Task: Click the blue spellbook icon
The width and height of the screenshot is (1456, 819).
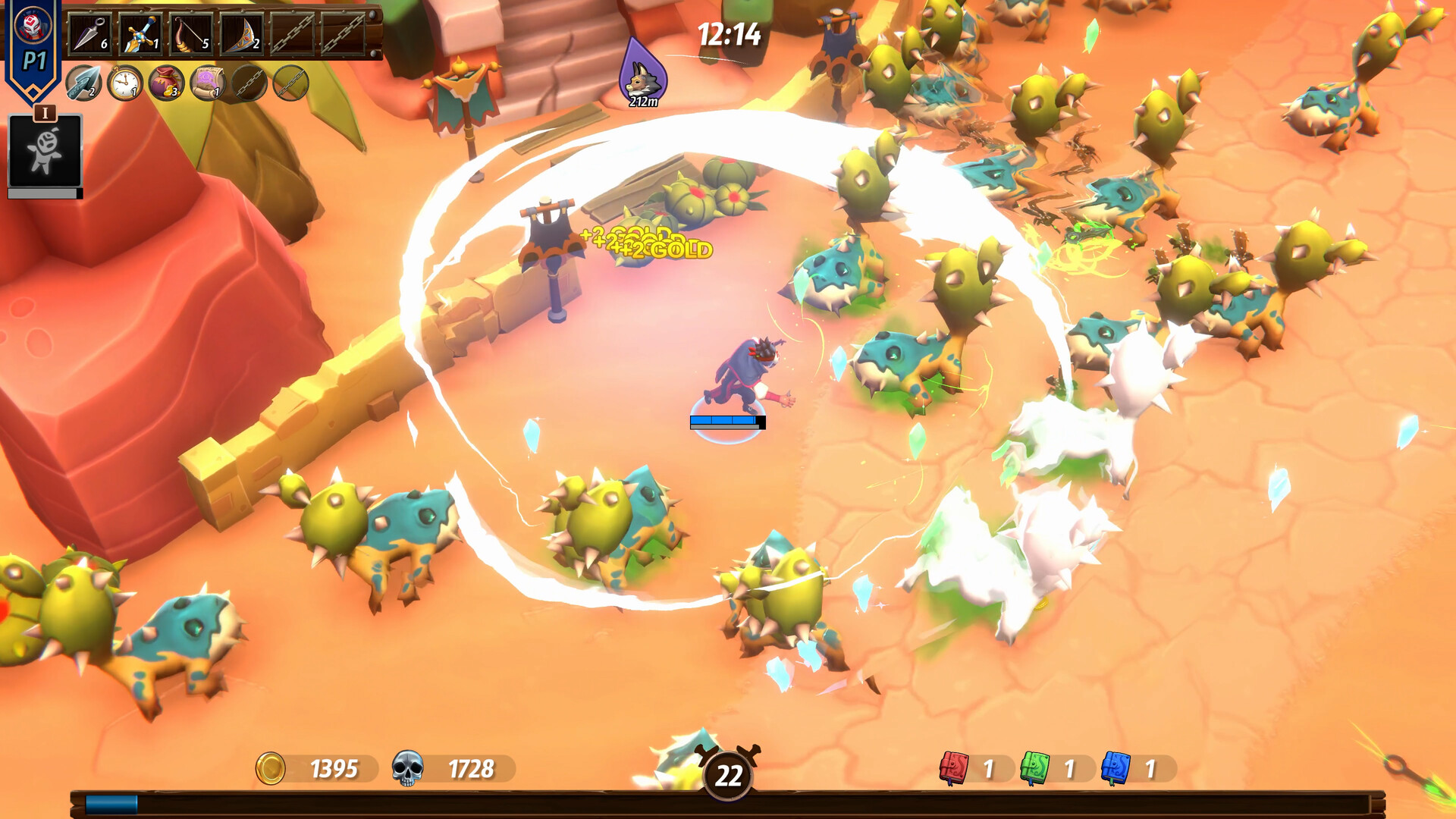Action: coord(1116,768)
